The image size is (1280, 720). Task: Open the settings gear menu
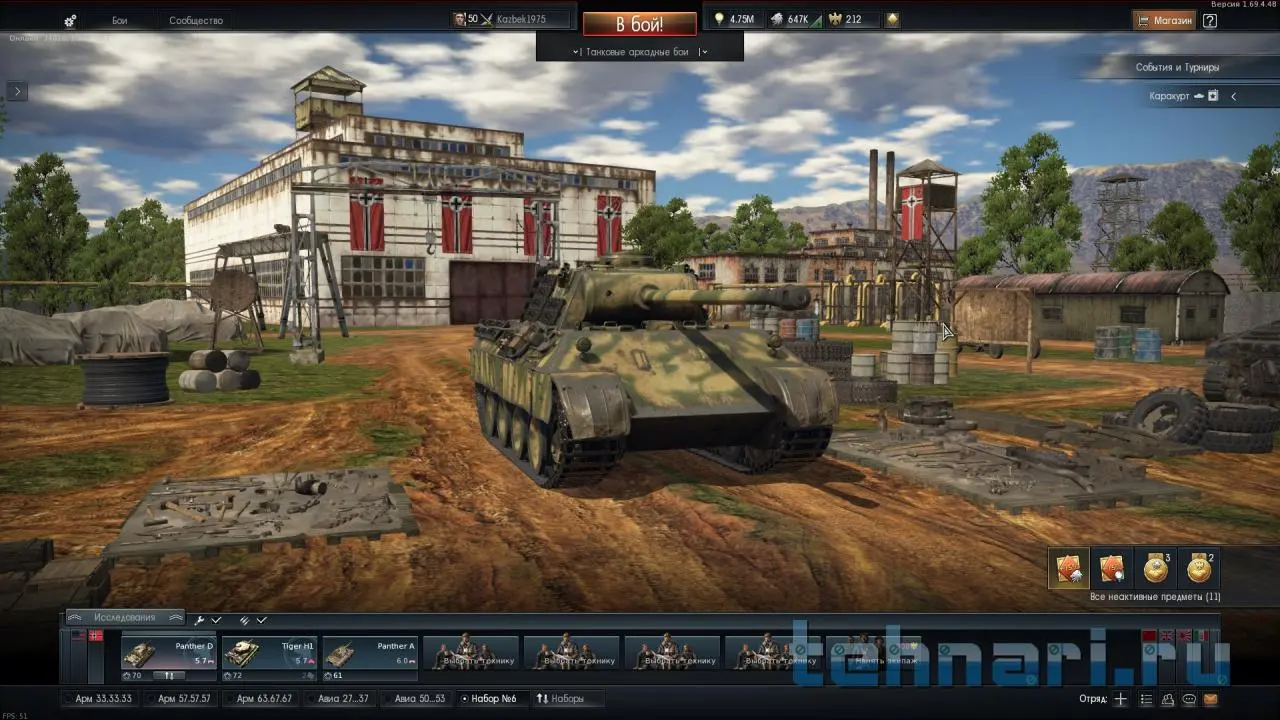[x=70, y=21]
